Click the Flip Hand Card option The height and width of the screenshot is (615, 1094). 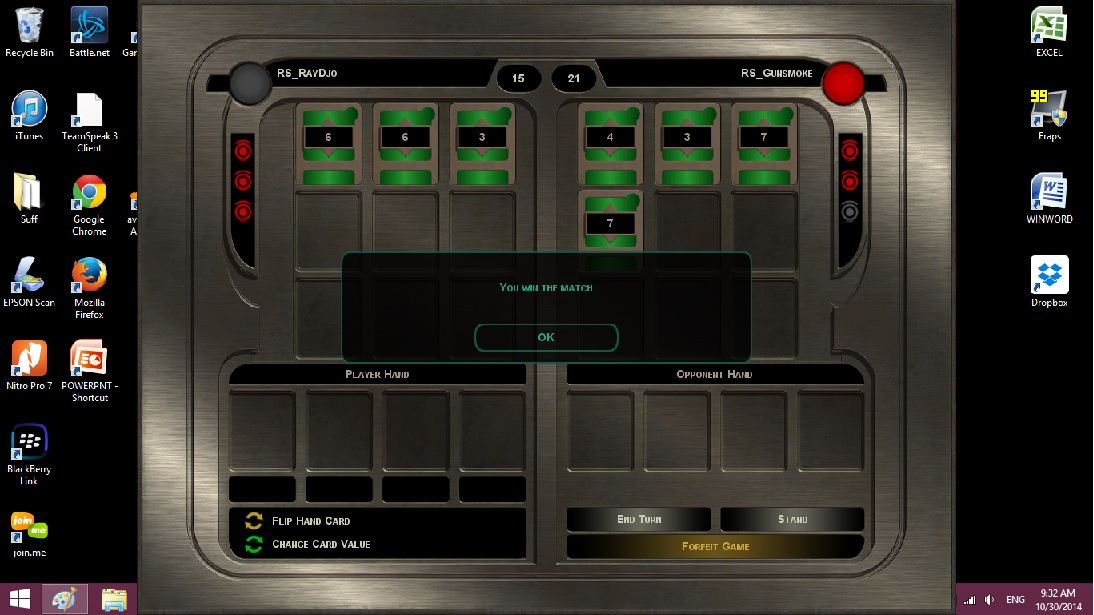[x=310, y=521]
